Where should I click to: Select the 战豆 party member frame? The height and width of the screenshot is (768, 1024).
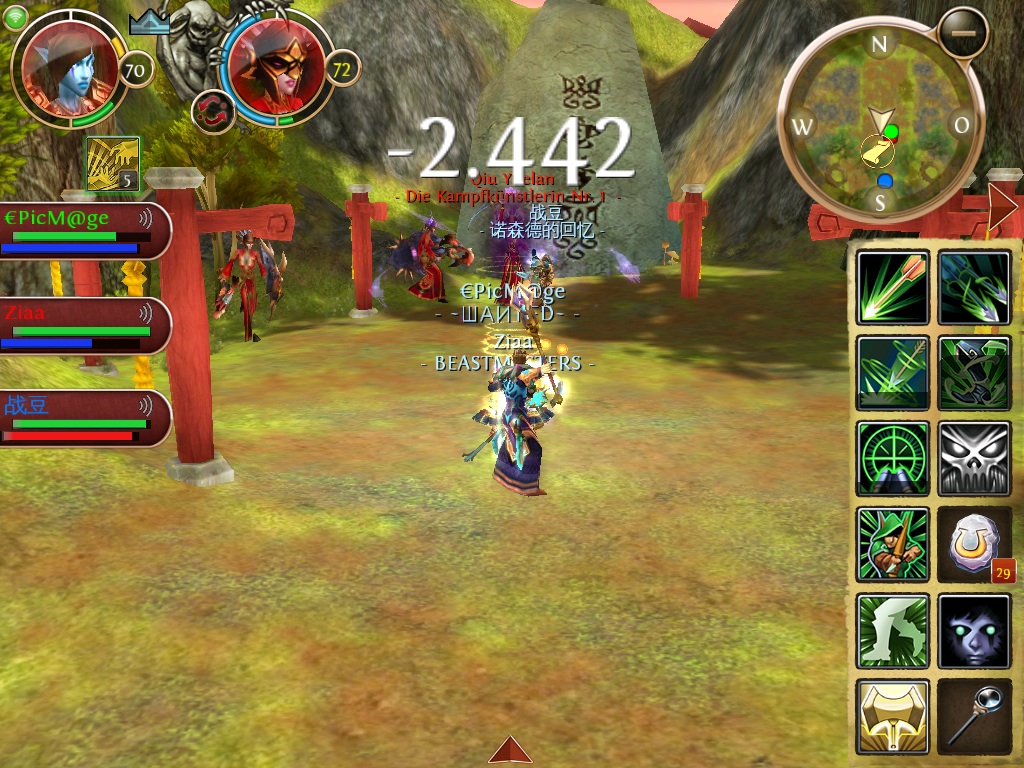85,418
